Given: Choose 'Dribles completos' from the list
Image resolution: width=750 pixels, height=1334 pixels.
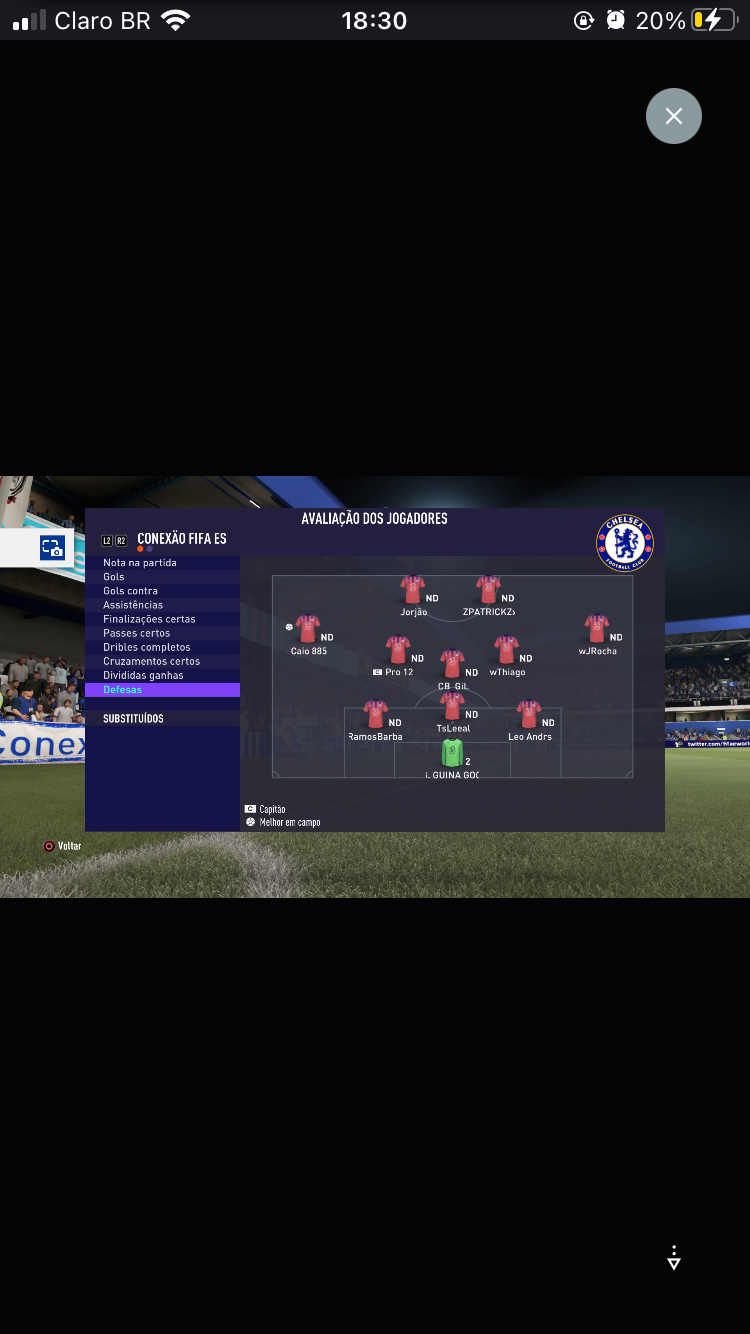Looking at the screenshot, I should tap(147, 647).
